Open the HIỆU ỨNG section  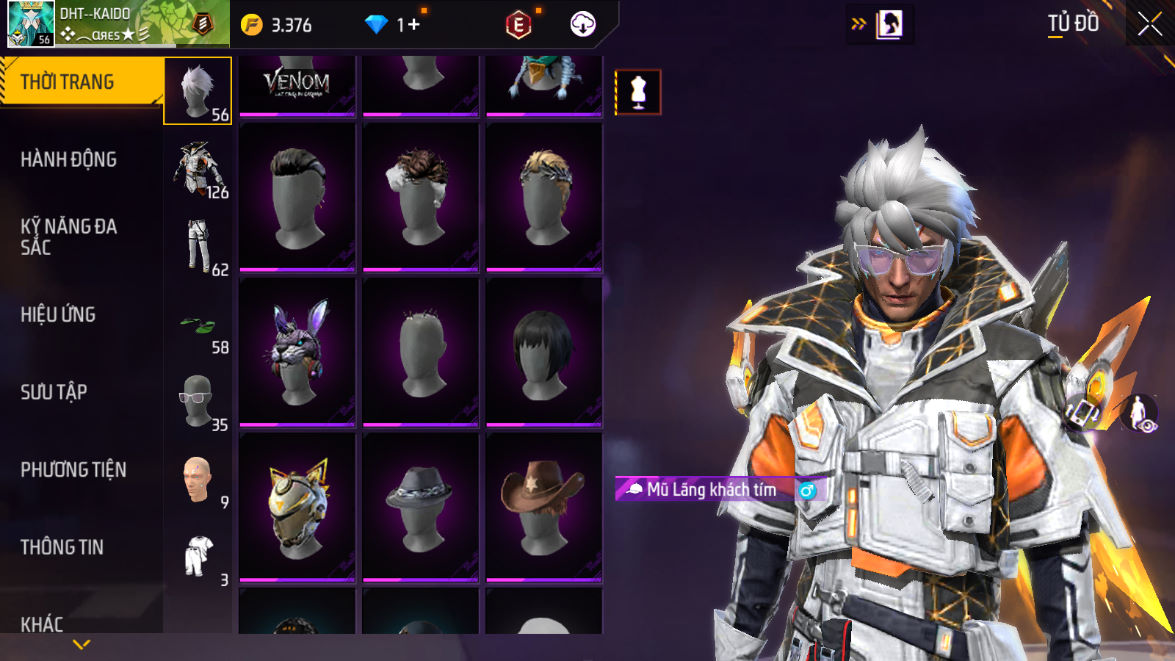(x=58, y=314)
